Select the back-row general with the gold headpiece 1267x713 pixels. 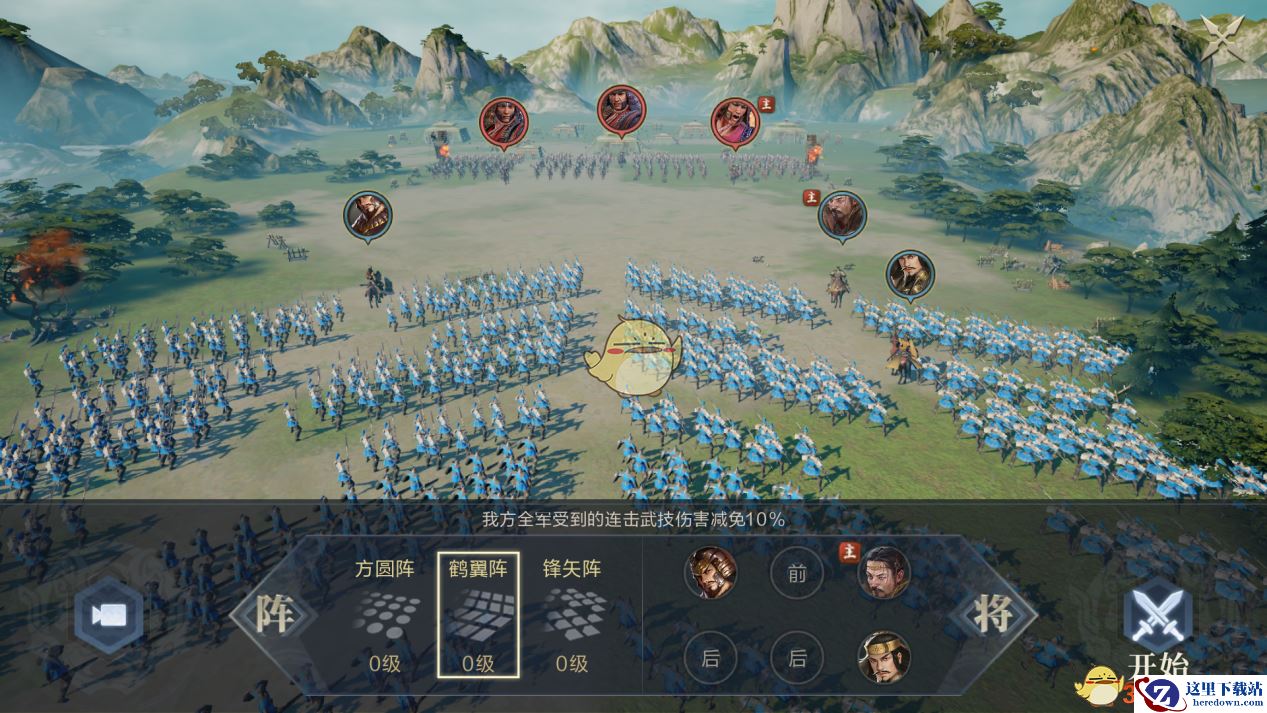(x=883, y=657)
